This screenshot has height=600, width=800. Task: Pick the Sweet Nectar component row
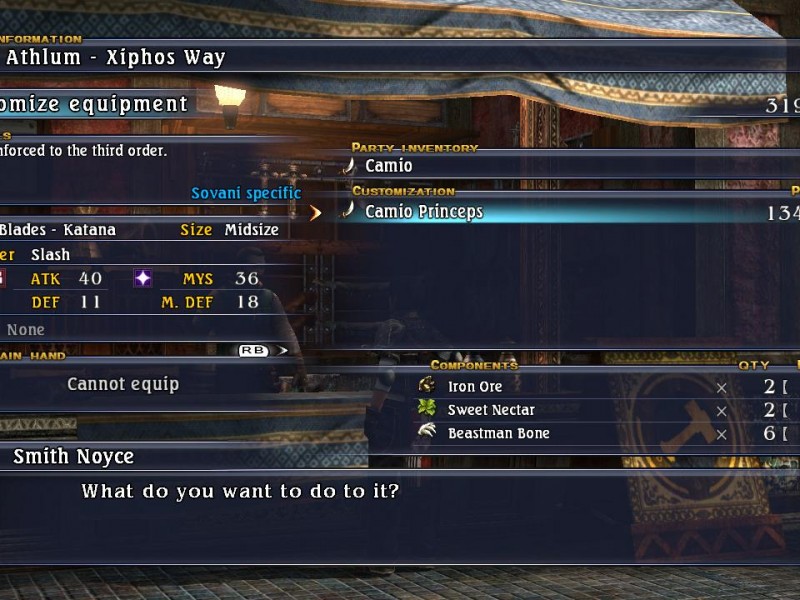coord(491,410)
